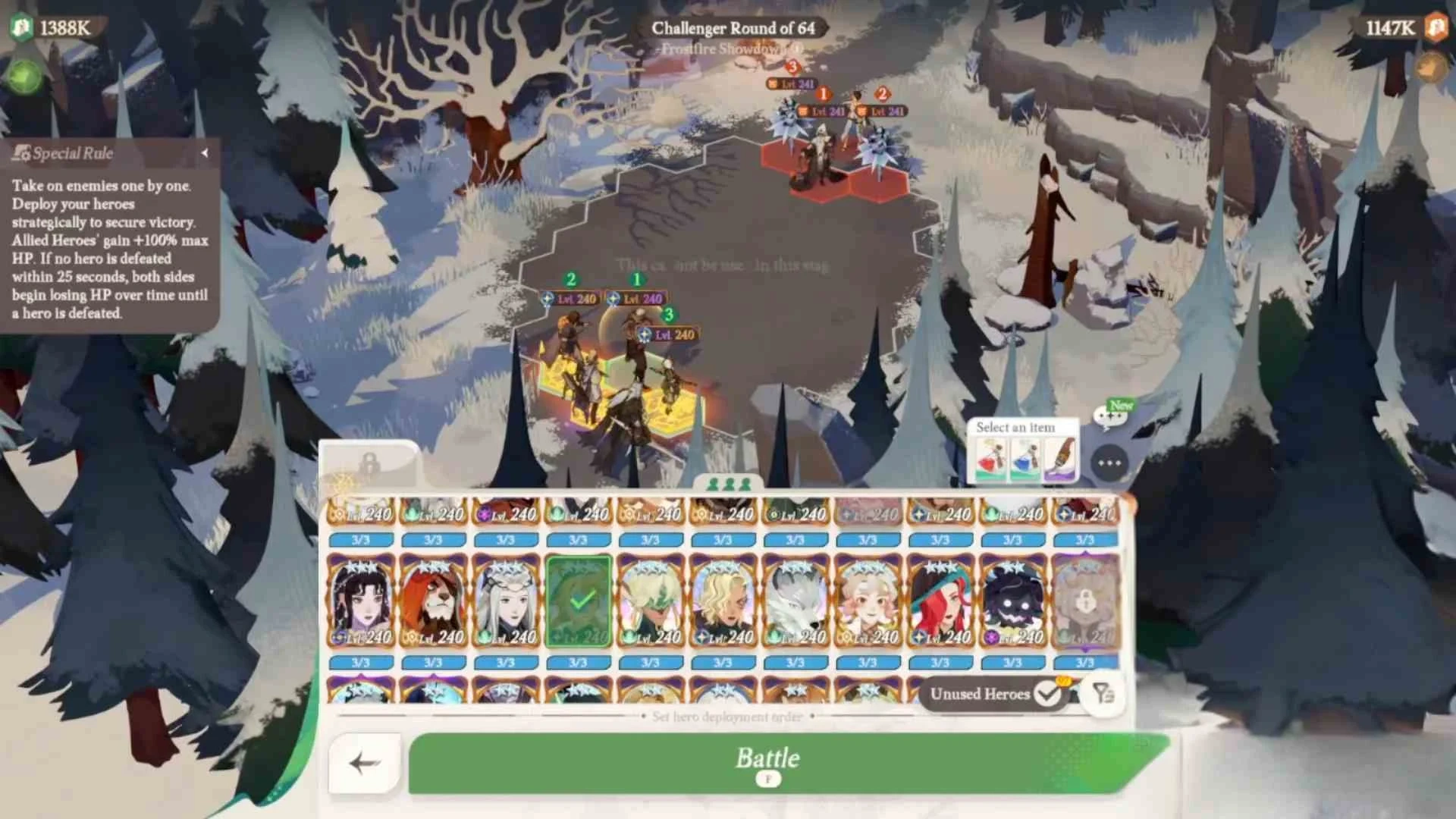Click the three-person deployment icon above hero tray
This screenshot has height=819, width=1456.
(x=730, y=484)
